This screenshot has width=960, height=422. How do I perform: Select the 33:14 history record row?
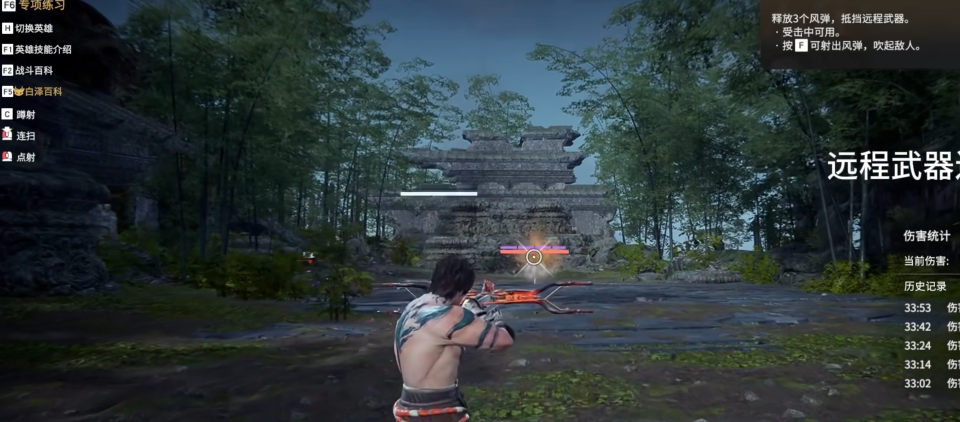coord(930,365)
